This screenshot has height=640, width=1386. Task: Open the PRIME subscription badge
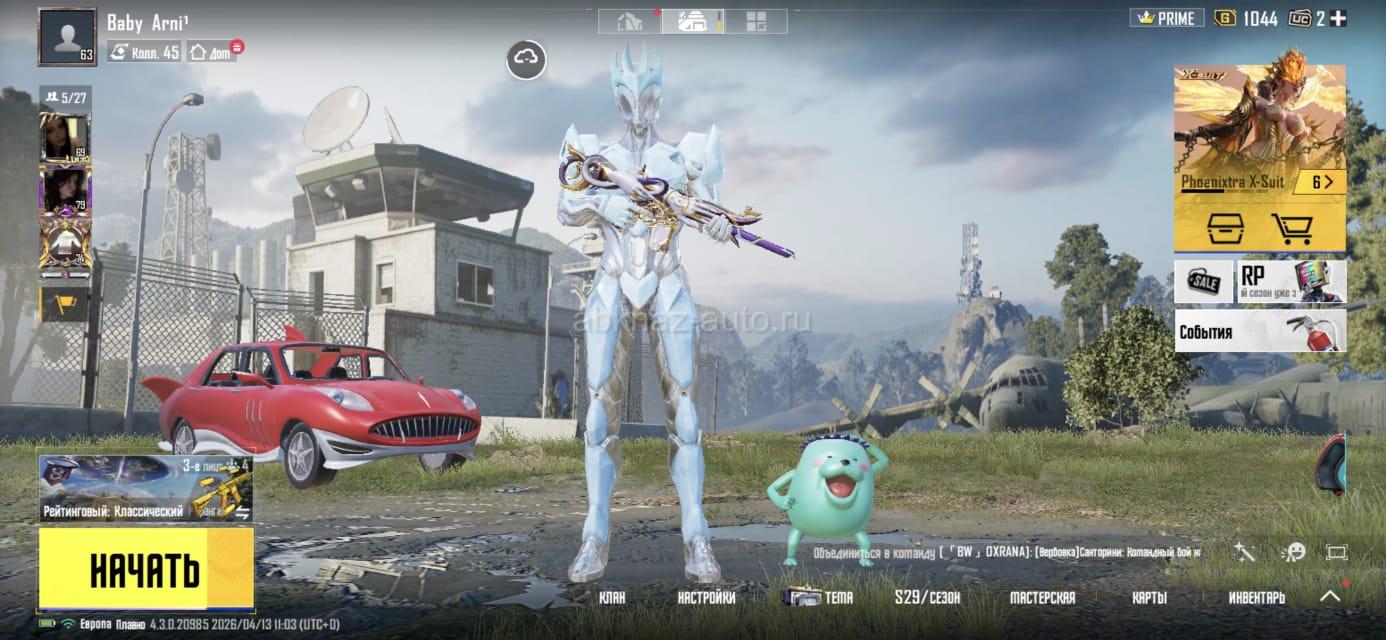point(1166,18)
